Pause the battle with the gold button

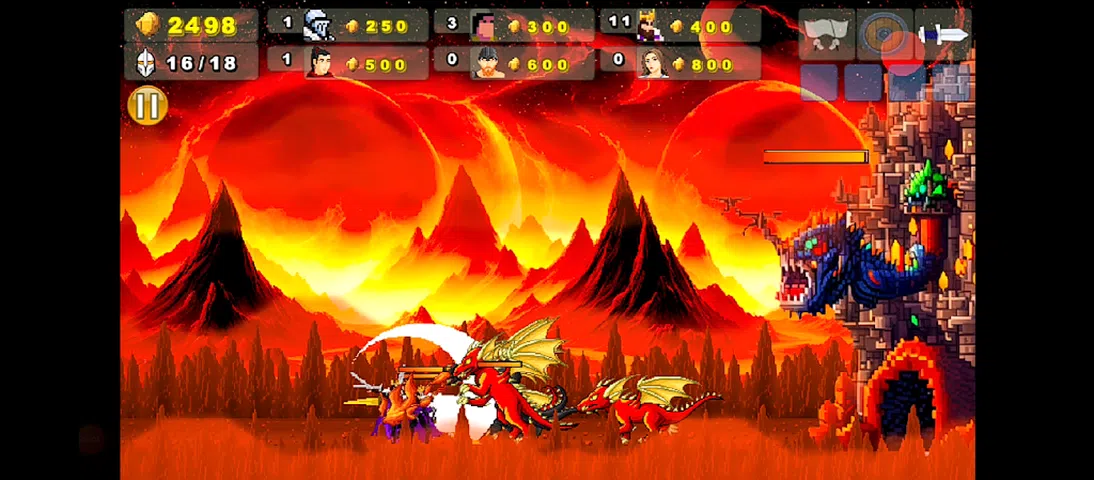point(147,105)
